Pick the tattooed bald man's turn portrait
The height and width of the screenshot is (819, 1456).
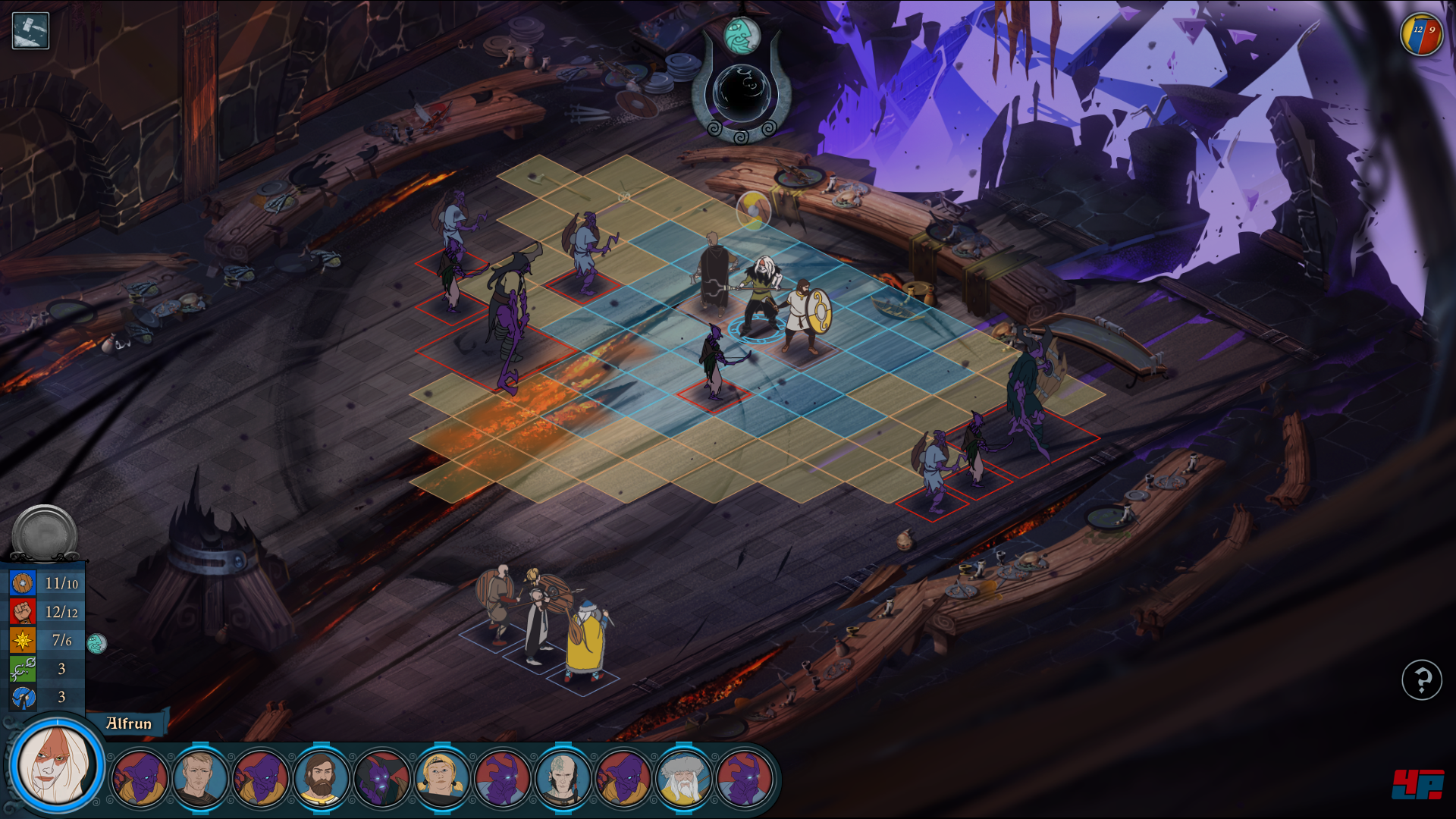562,778
